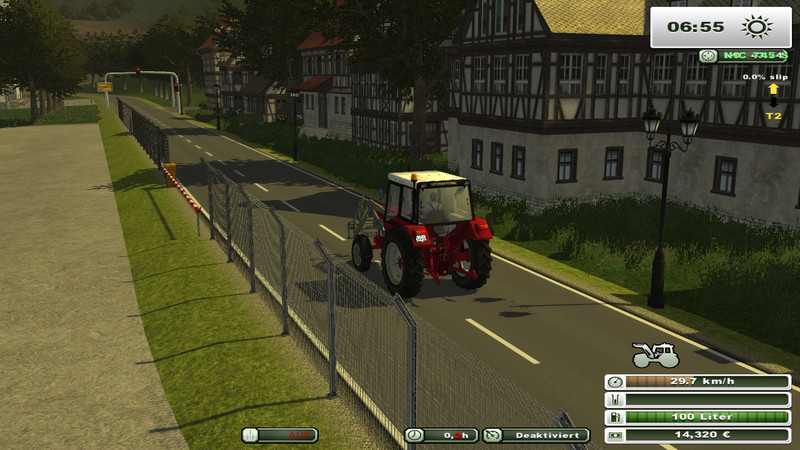Viewport: 800px width, 450px height.
Task: Toggle the red AUS indicator panel
Action: tap(280, 435)
